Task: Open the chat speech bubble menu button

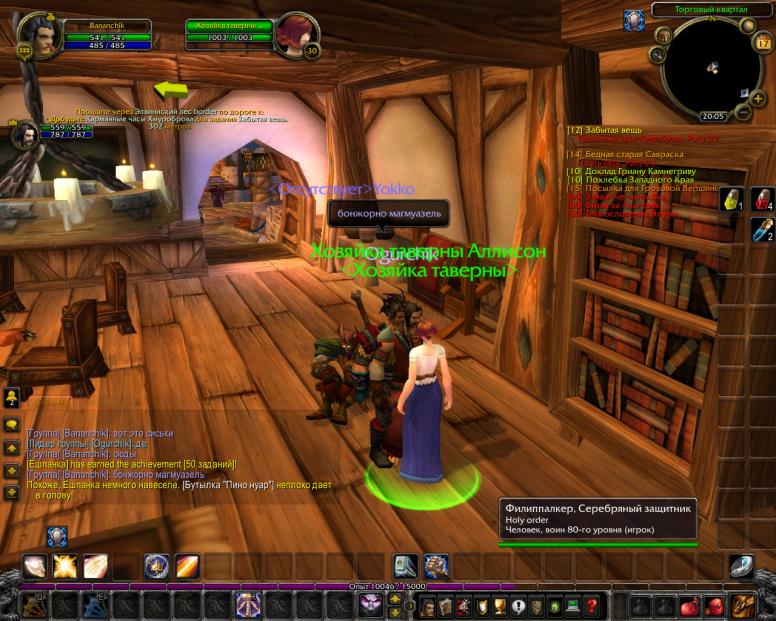Action: (x=12, y=424)
